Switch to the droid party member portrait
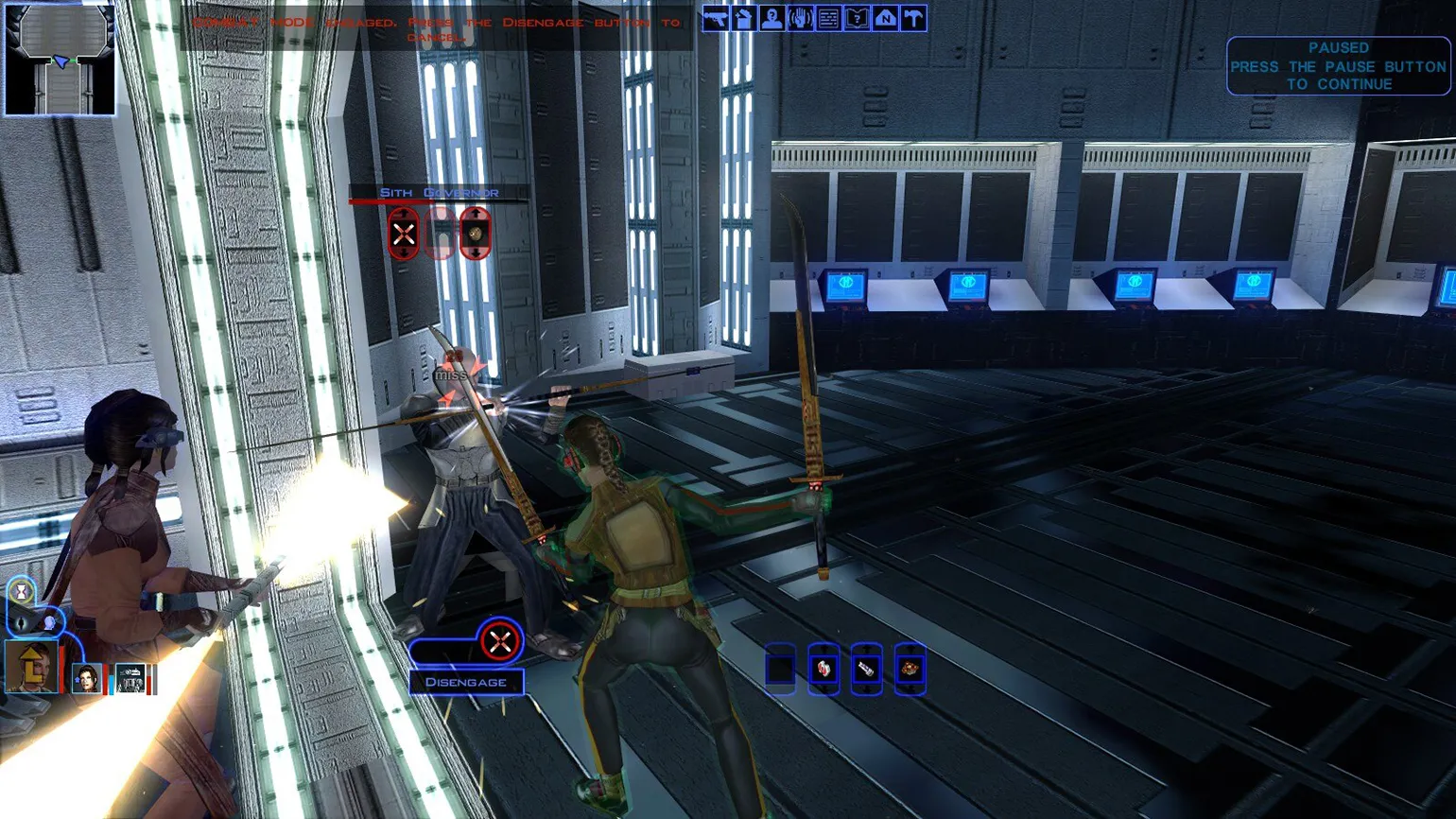Image resolution: width=1456 pixels, height=819 pixels. point(130,678)
